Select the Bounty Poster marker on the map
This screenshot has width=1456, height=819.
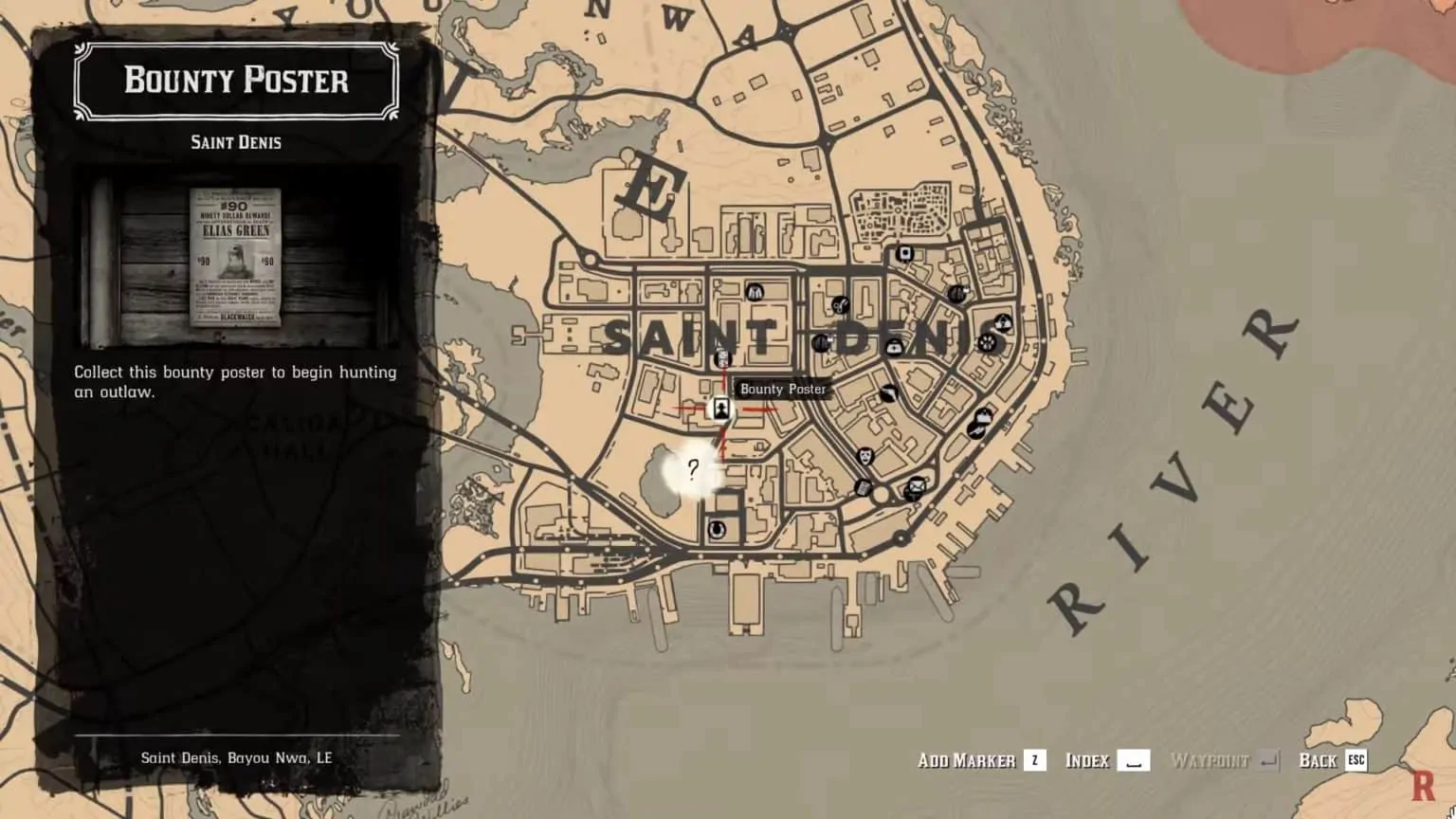[723, 409]
